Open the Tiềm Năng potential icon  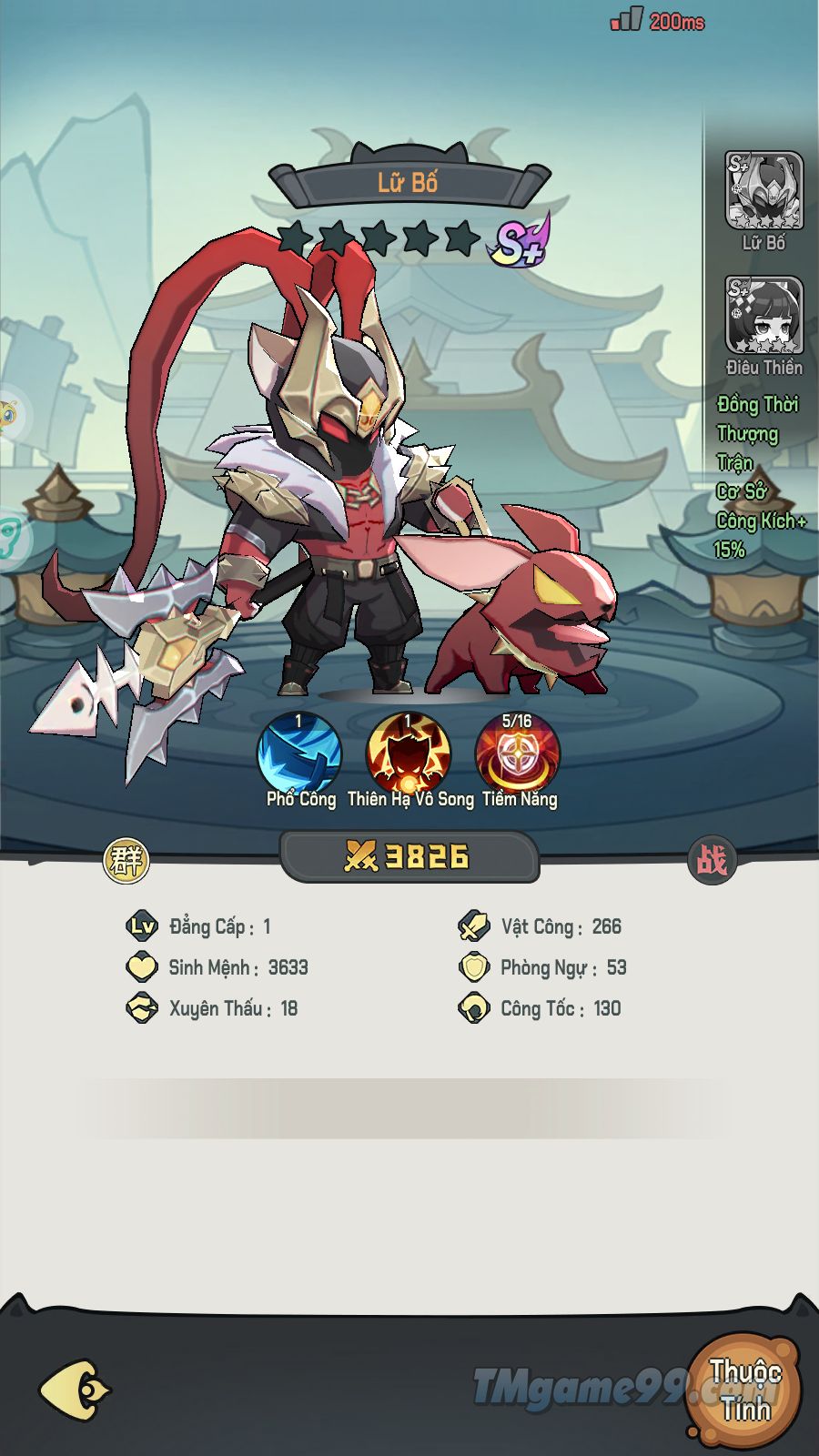tap(518, 753)
